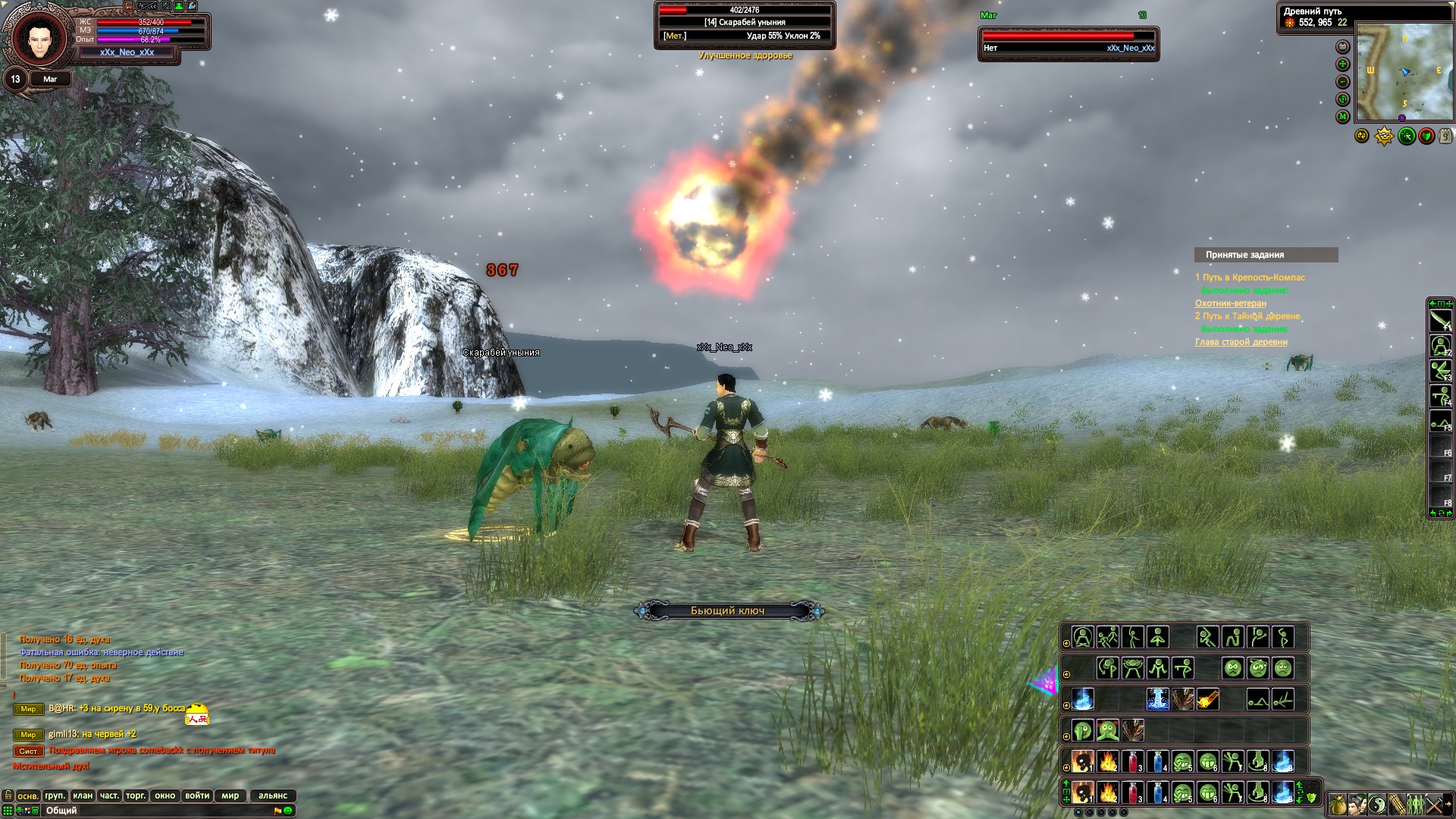Click the player portrait of xXx_Neo_xXx
The height and width of the screenshot is (819, 1456).
34,39
